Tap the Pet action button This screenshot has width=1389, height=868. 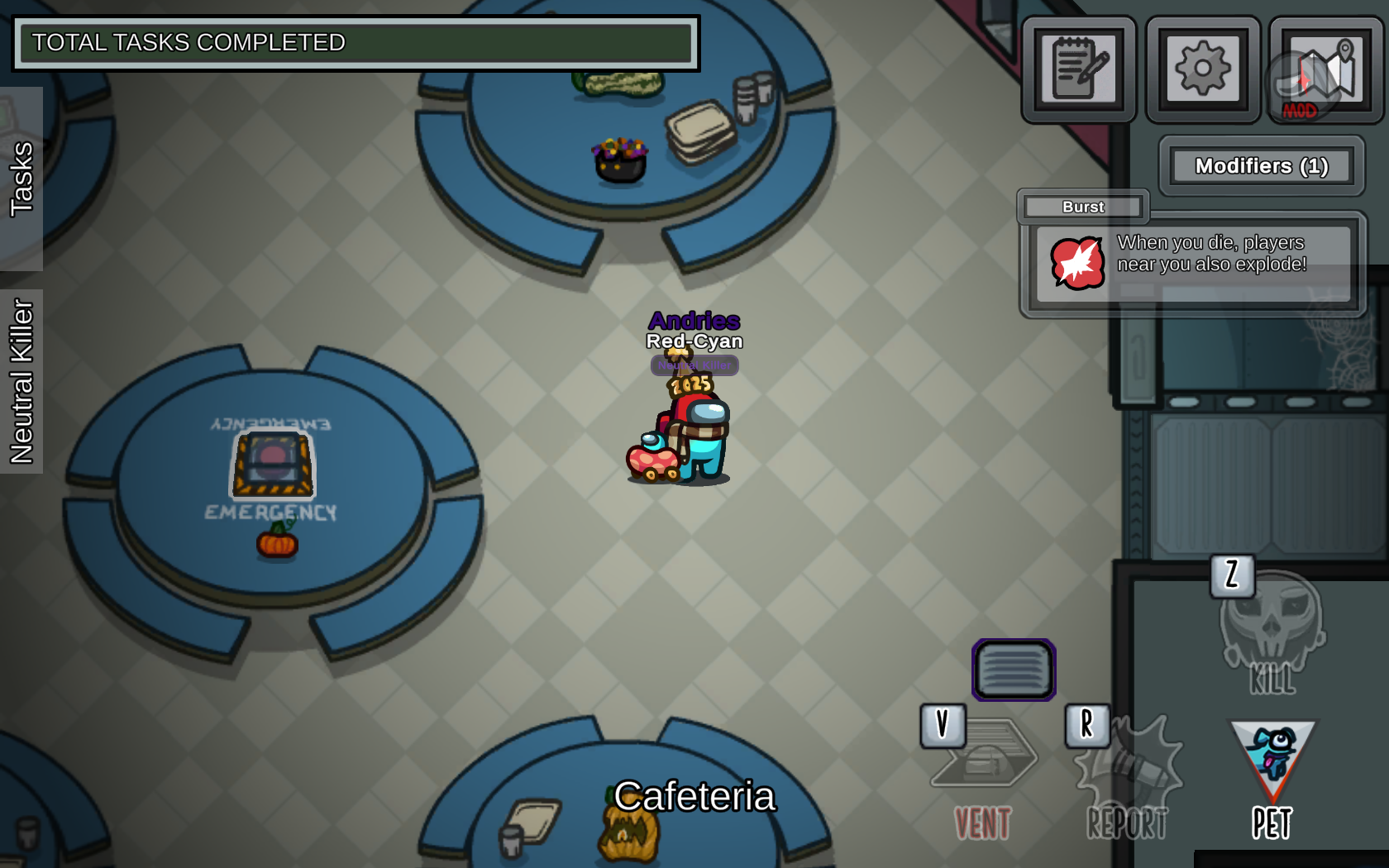1272,777
